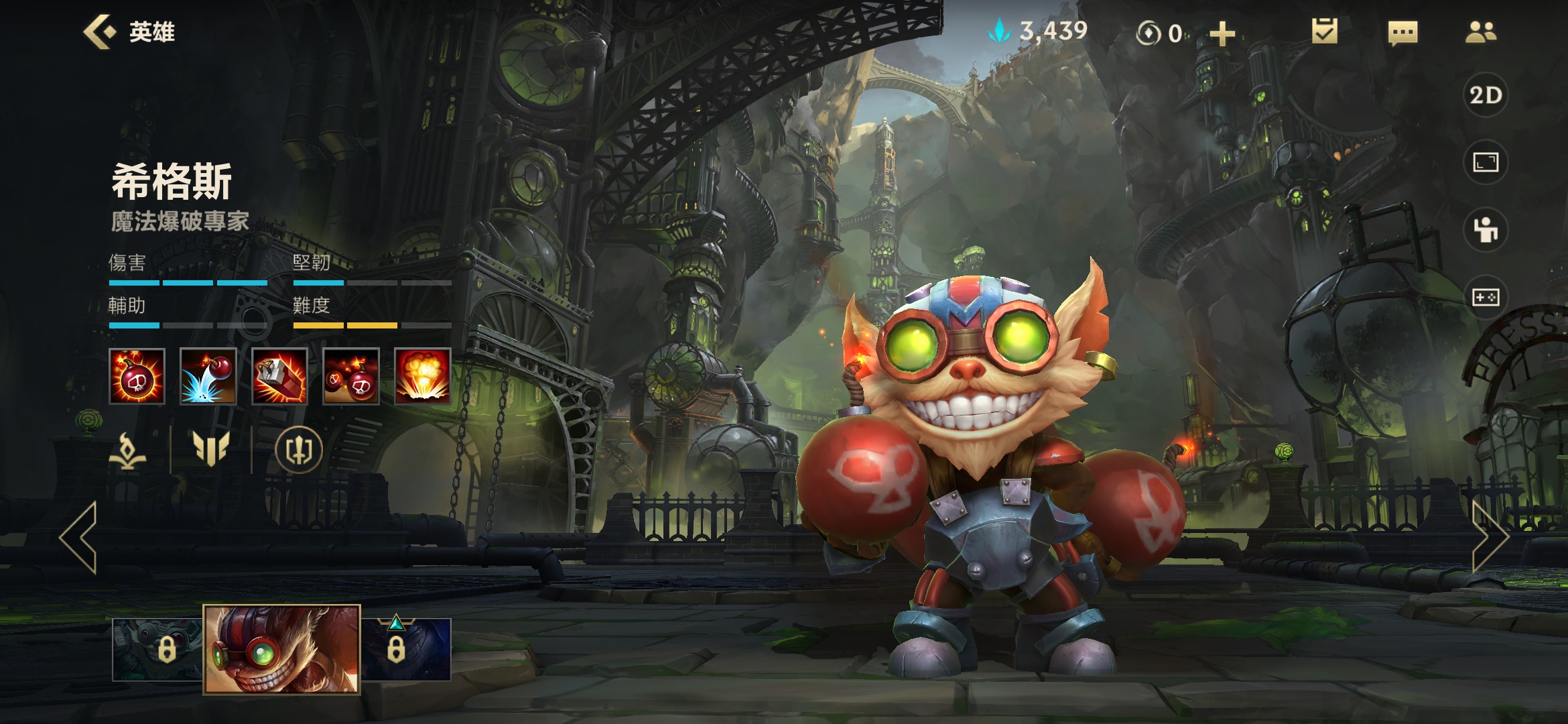Open the missions checklist icon

point(1325,32)
